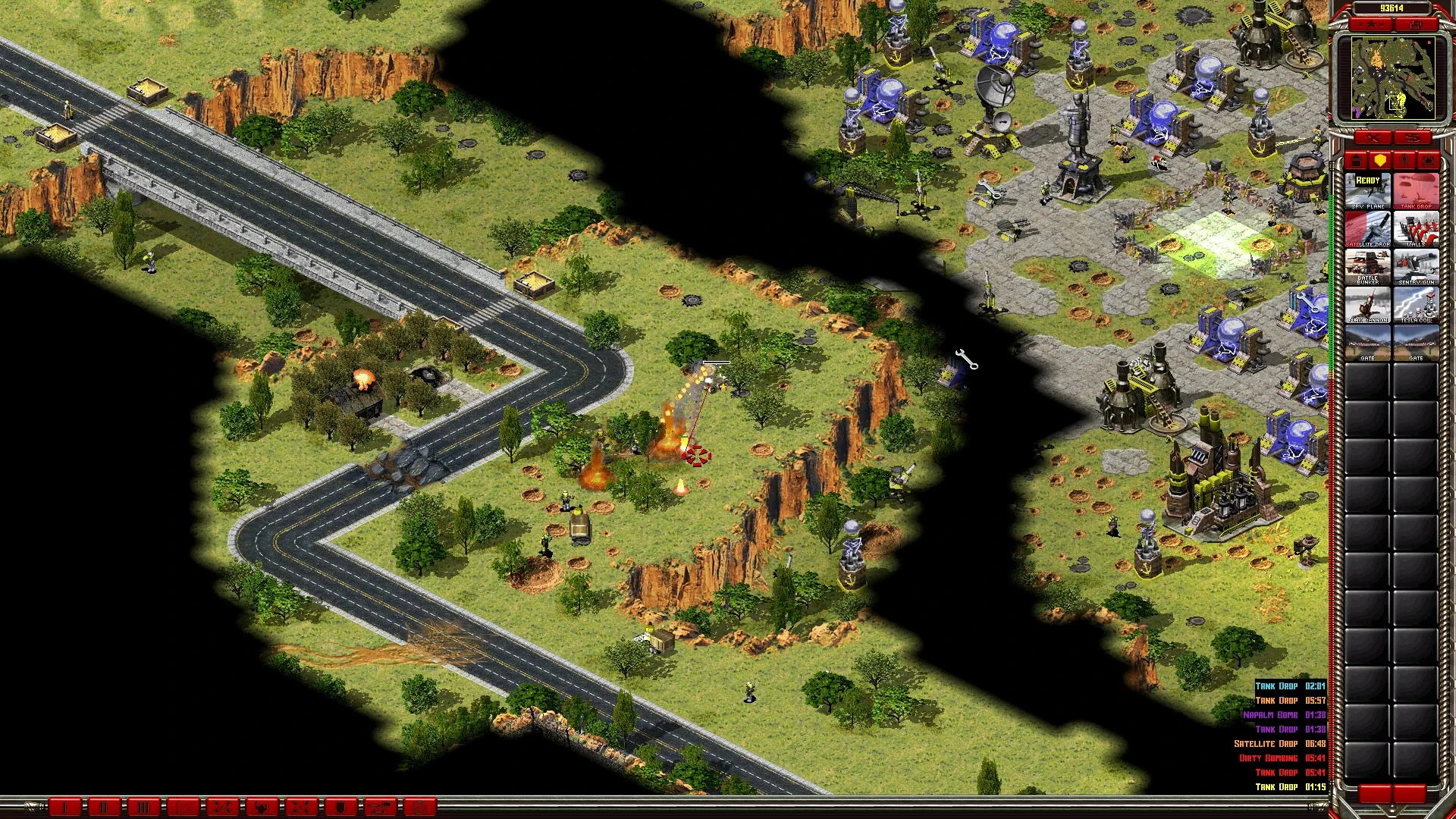Issue stop command with the no-entry button
The width and height of the screenshot is (1456, 819).
(x=419, y=807)
